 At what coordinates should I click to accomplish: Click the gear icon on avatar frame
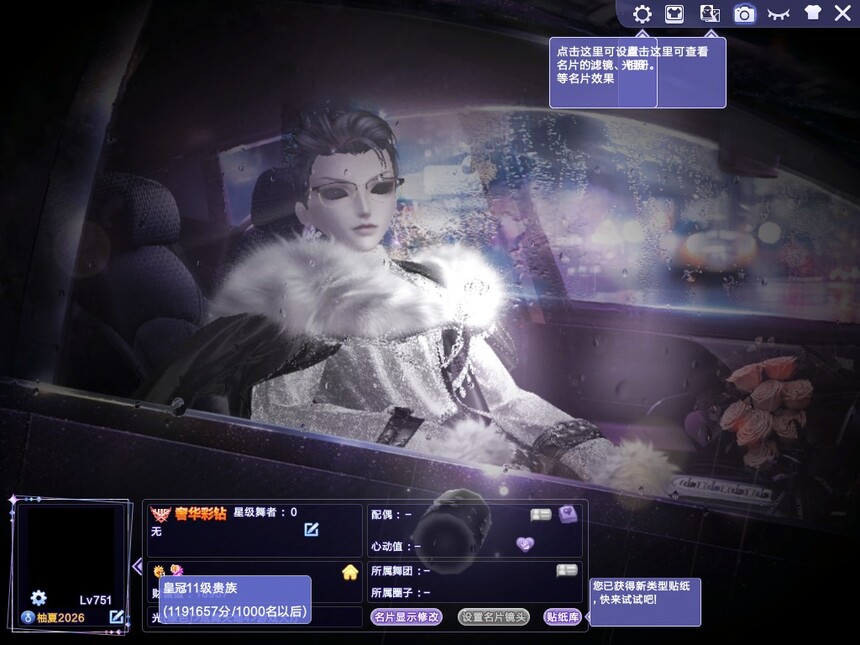(x=38, y=598)
